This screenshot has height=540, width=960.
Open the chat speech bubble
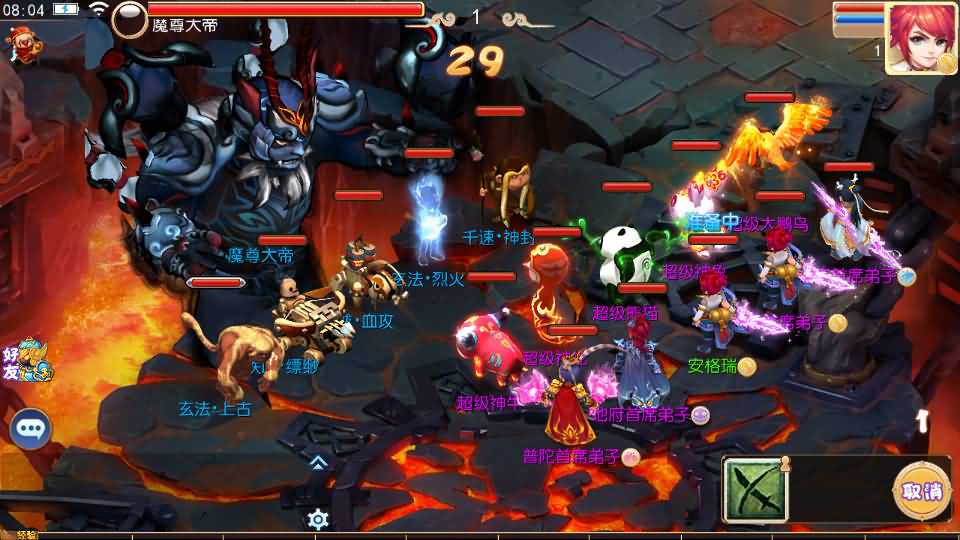coord(31,429)
